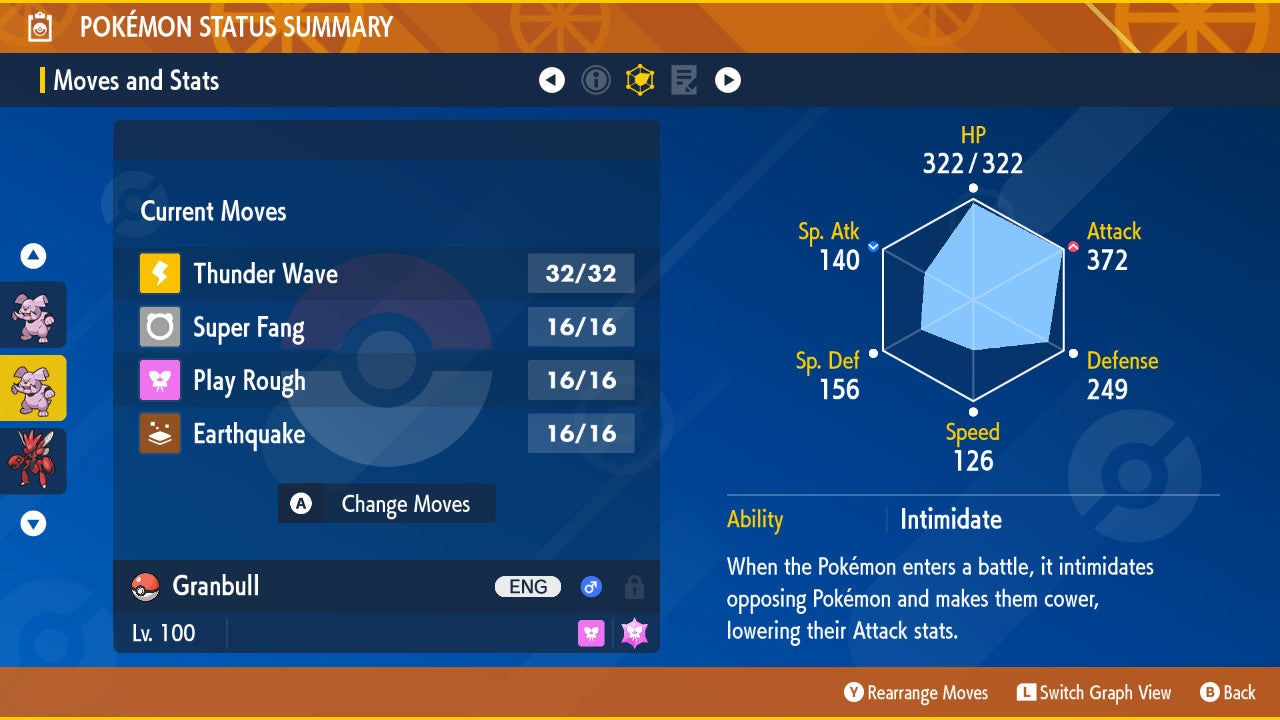The height and width of the screenshot is (720, 1280).
Task: Click Rearrange Moves at the bottom
Action: [916, 693]
